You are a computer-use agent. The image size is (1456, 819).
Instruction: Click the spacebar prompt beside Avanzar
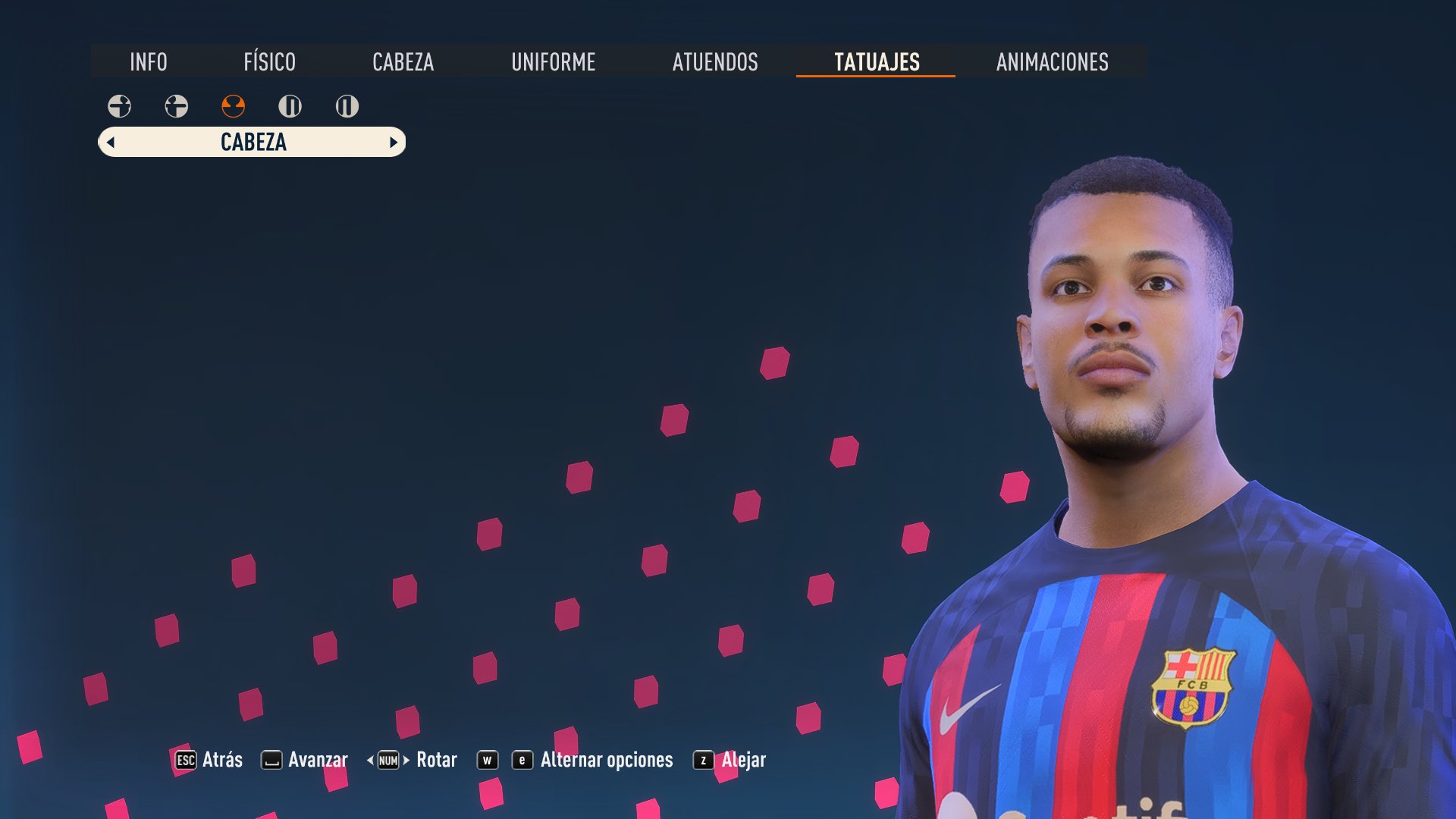[x=271, y=759]
